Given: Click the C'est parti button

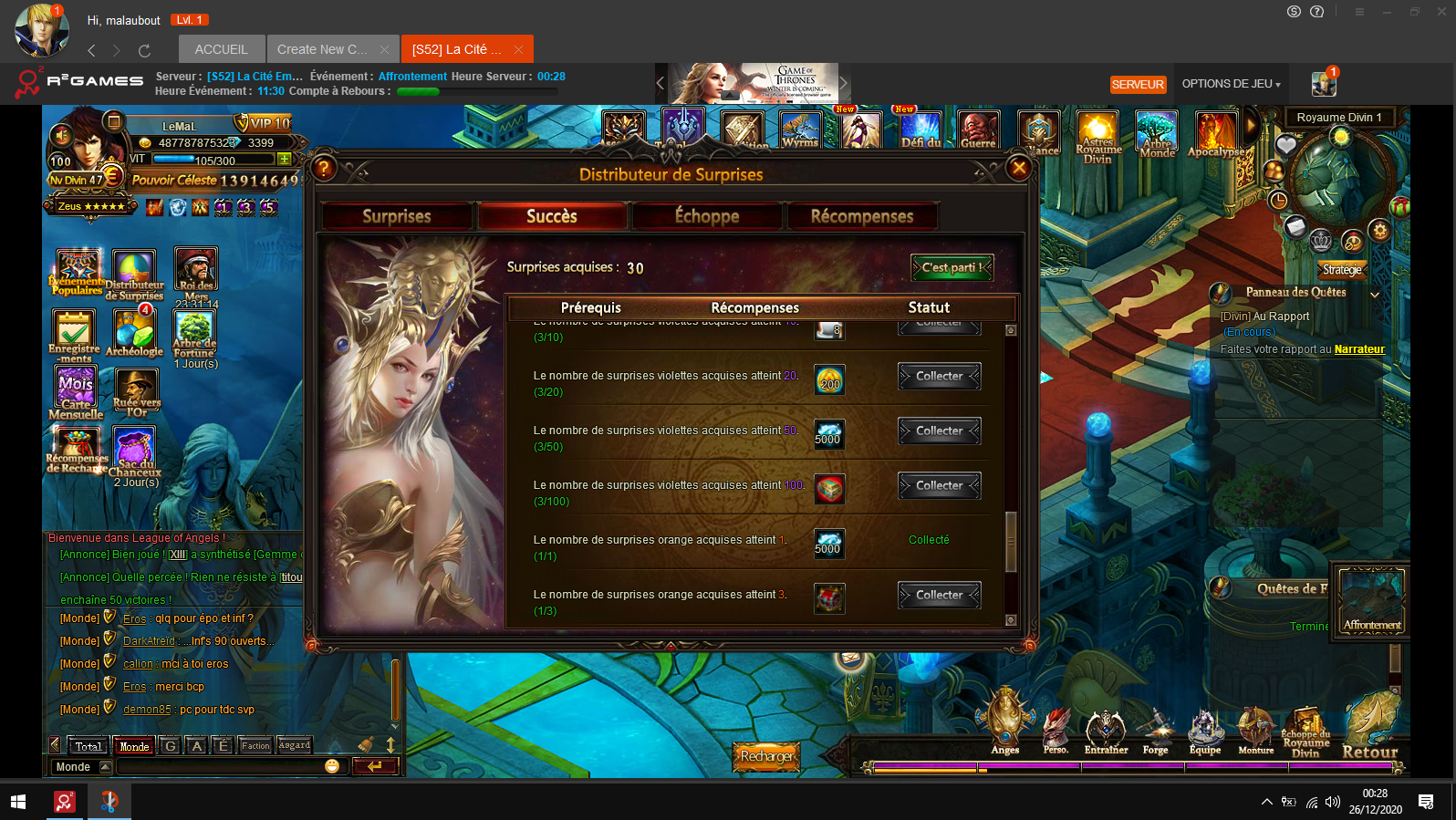Looking at the screenshot, I should [x=952, y=267].
